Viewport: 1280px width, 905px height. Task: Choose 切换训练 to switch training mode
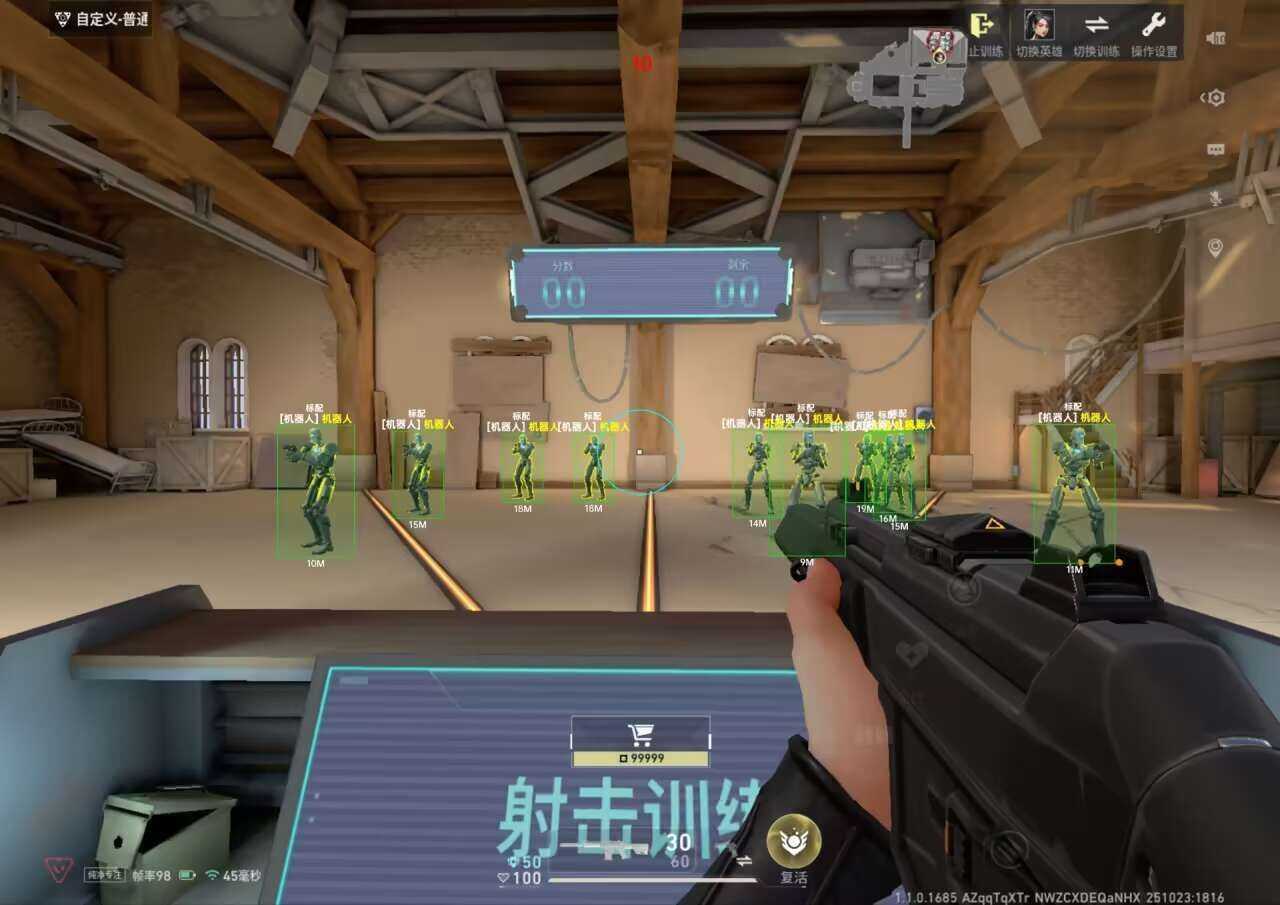coord(1096,31)
